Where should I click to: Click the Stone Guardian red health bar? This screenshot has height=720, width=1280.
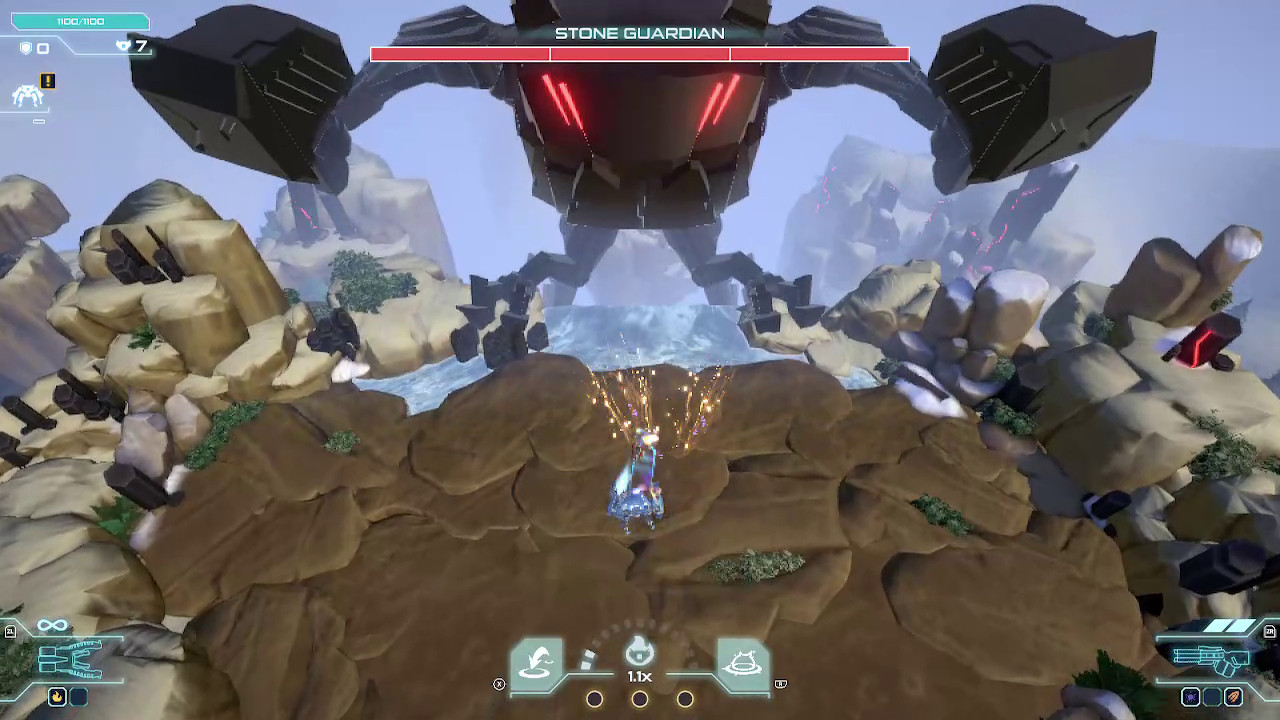click(639, 54)
